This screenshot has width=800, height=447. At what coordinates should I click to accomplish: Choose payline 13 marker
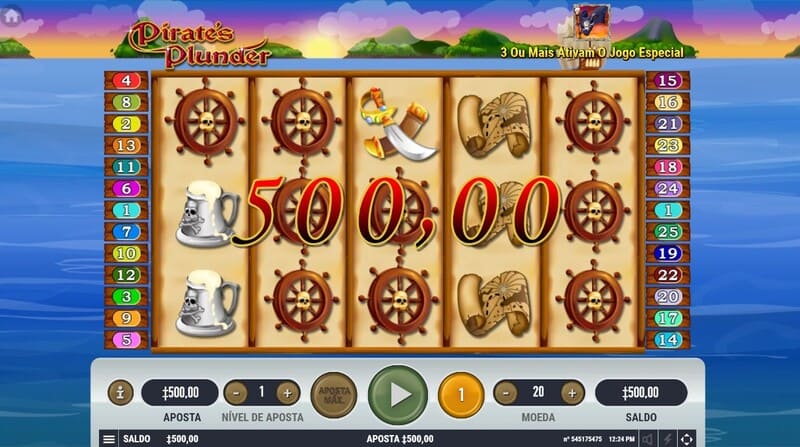(x=126, y=145)
